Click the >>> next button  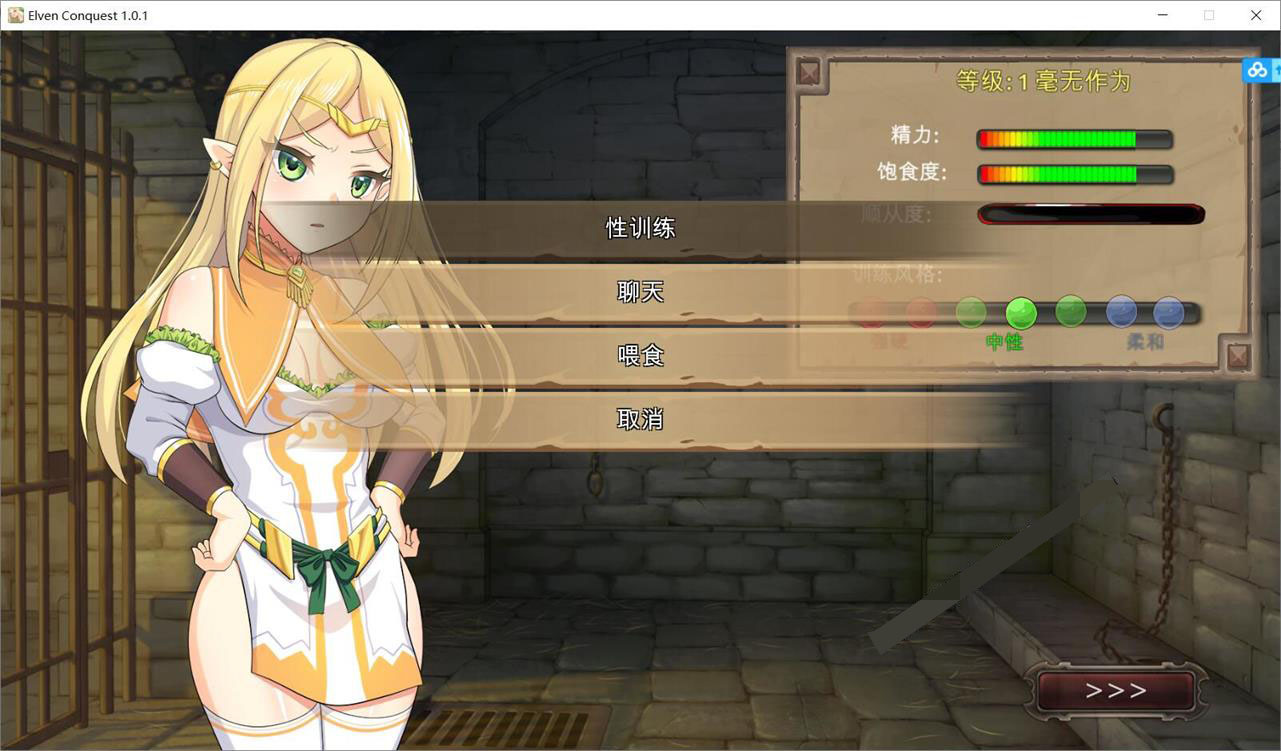click(1116, 691)
